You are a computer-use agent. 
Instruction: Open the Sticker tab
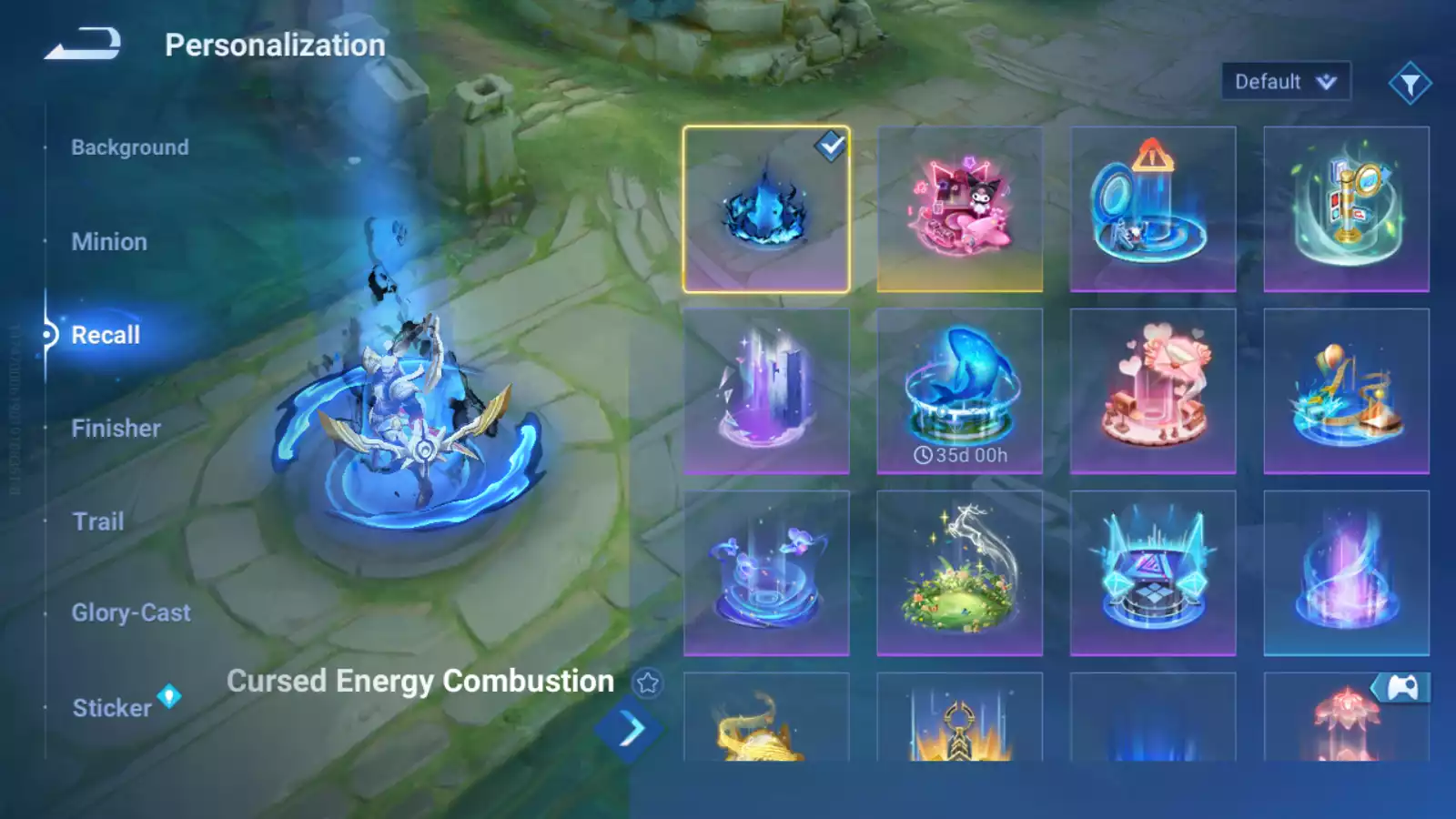(x=112, y=708)
